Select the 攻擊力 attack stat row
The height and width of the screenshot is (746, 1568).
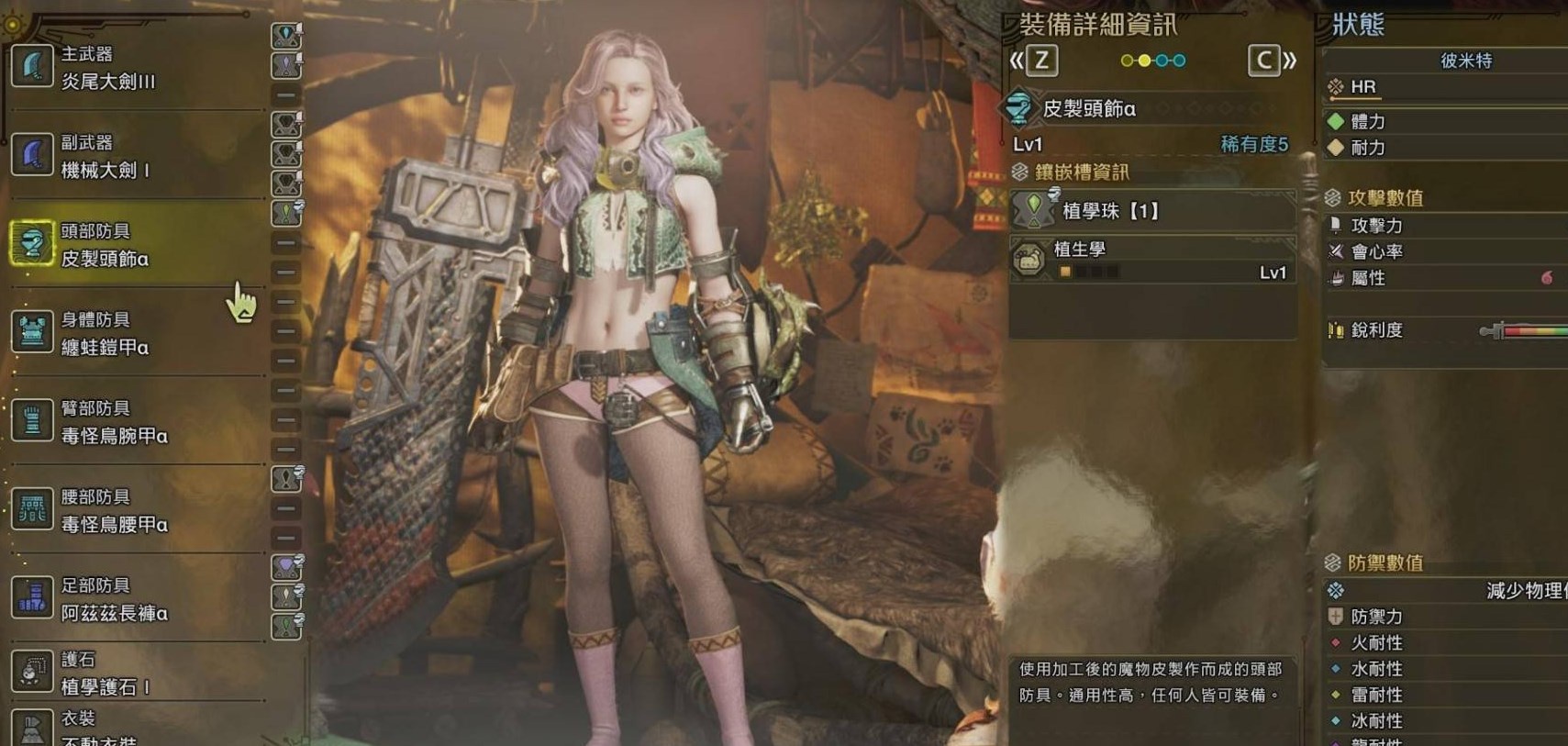click(1444, 226)
